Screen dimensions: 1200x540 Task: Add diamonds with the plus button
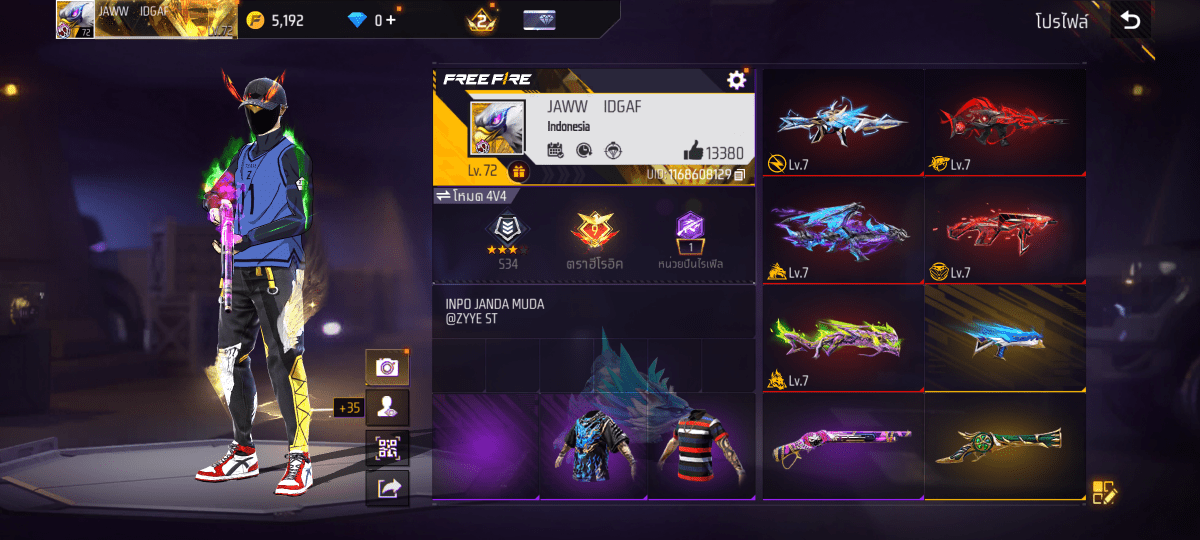[390, 20]
